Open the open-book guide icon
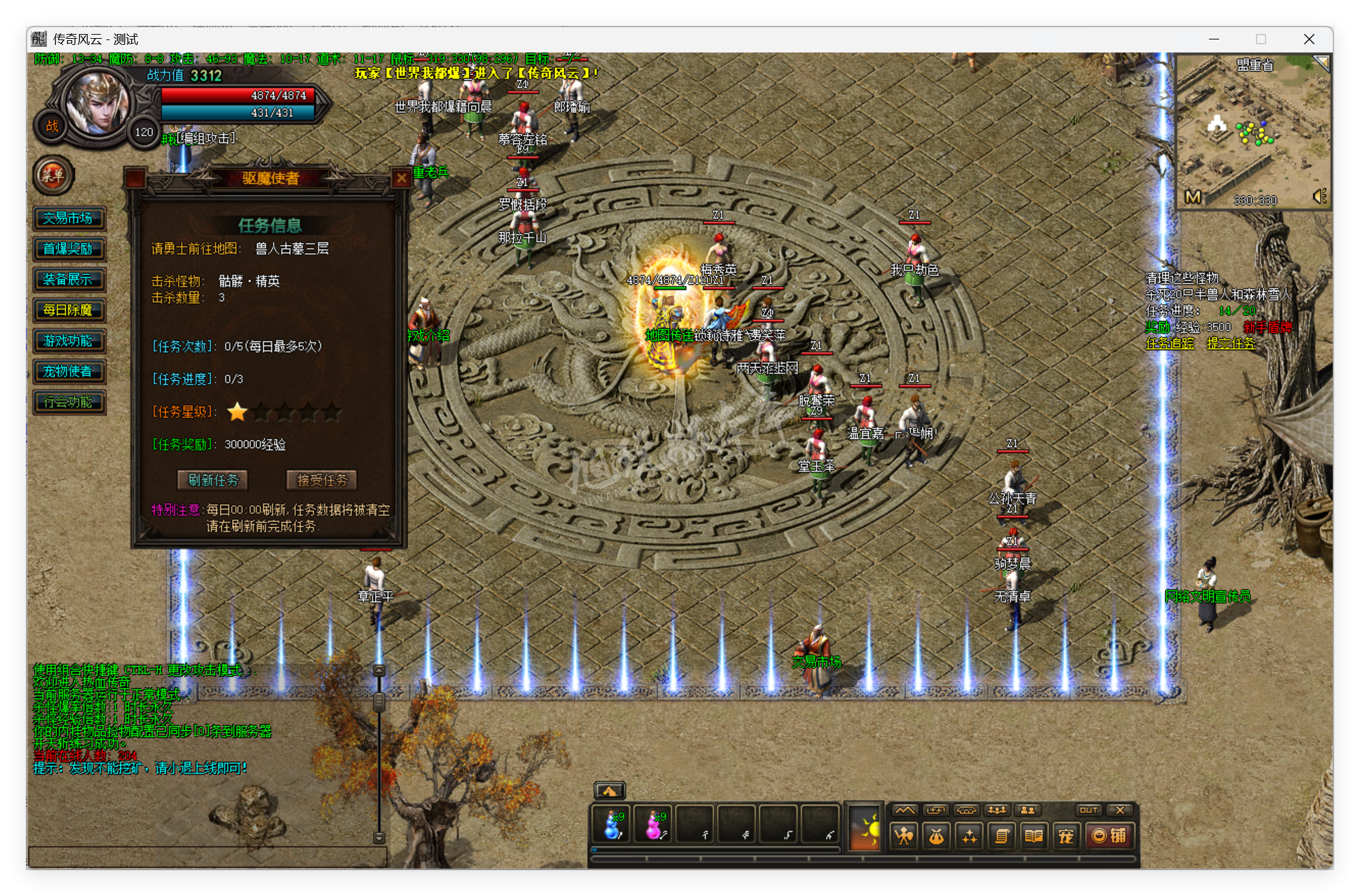 click(1033, 837)
